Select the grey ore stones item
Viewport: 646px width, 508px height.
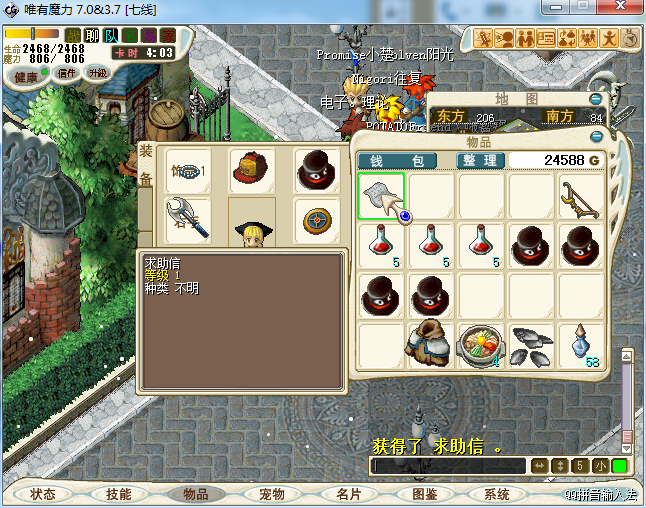(x=531, y=345)
